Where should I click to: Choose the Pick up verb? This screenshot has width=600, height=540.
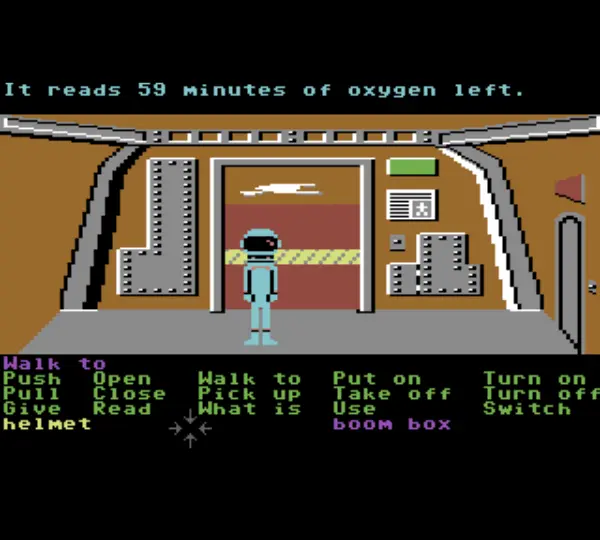point(249,394)
